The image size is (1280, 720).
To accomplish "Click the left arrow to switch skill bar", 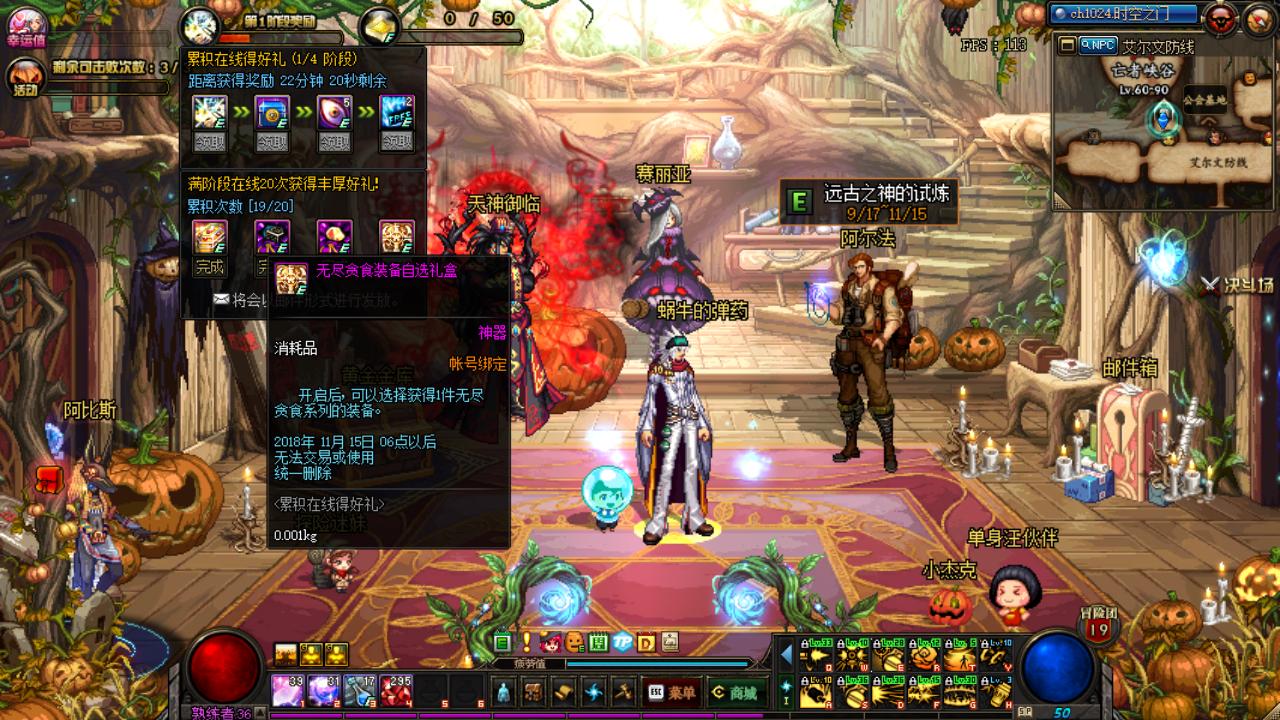I will pos(786,654).
